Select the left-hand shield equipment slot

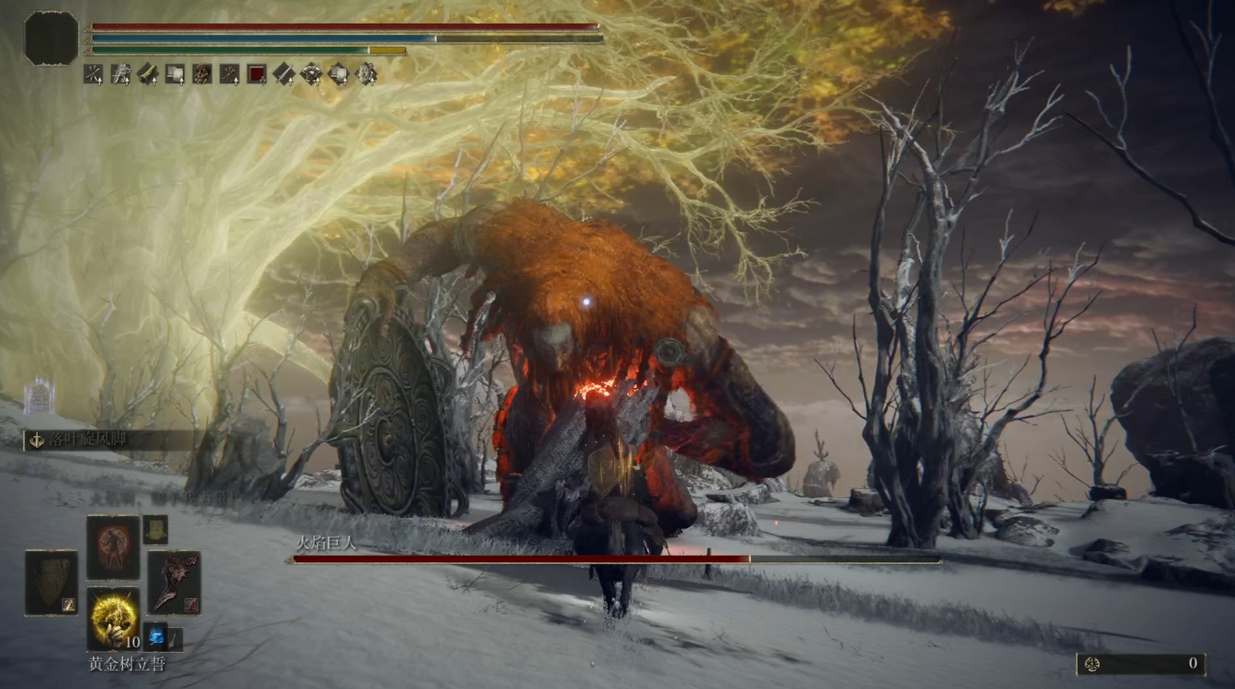click(51, 581)
